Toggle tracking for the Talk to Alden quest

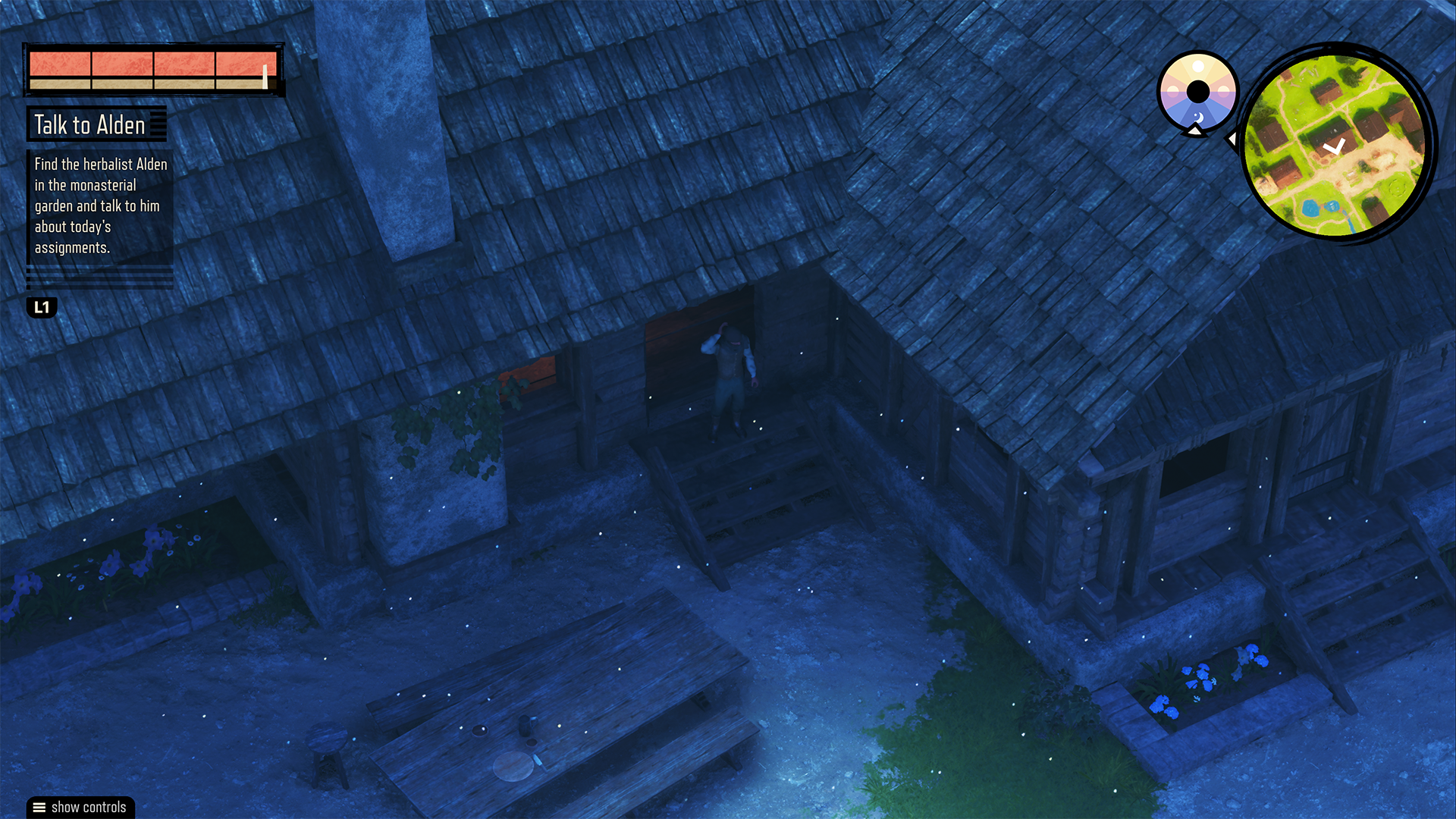coord(89,124)
